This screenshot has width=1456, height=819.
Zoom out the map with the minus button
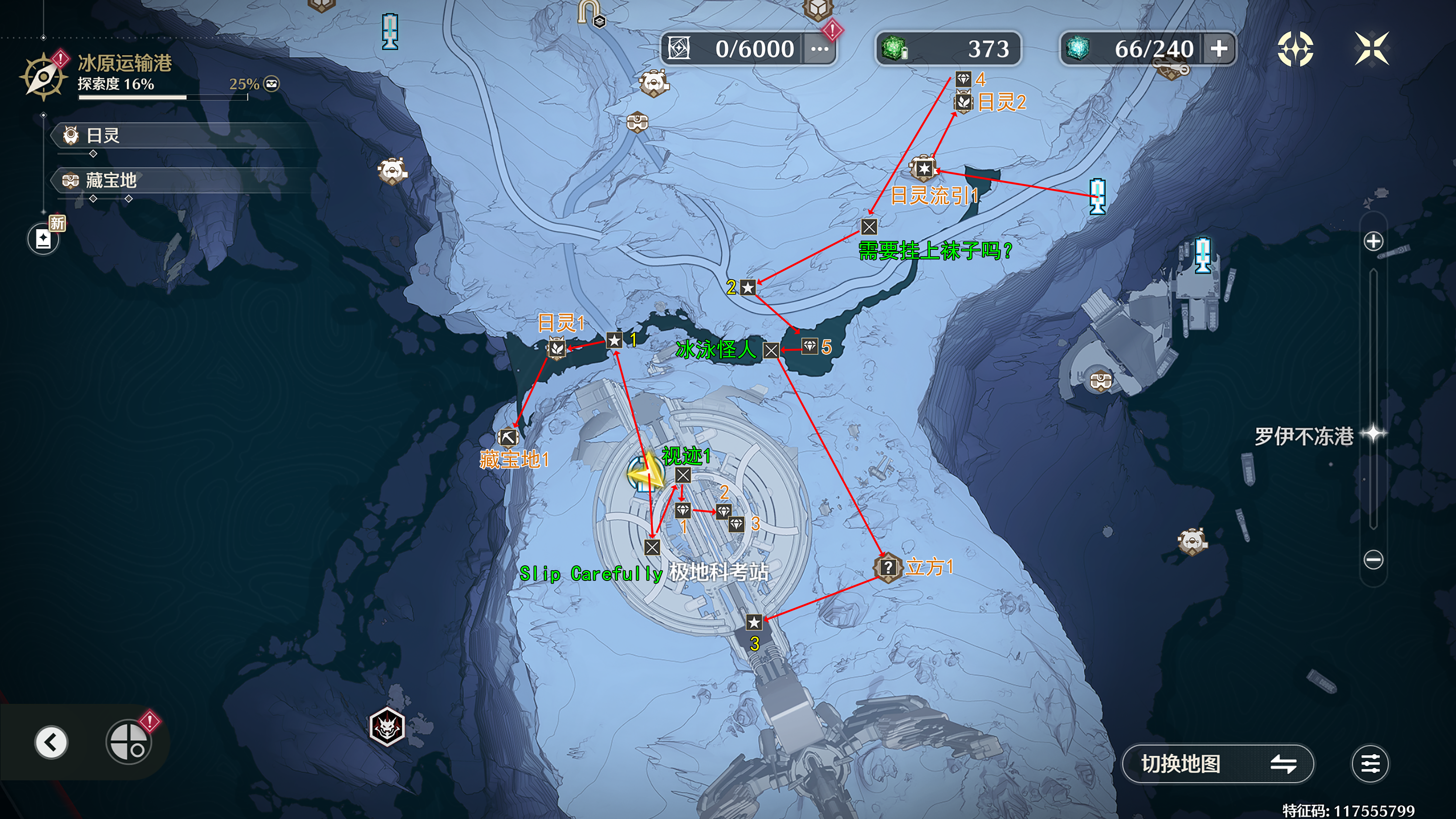[x=1373, y=560]
